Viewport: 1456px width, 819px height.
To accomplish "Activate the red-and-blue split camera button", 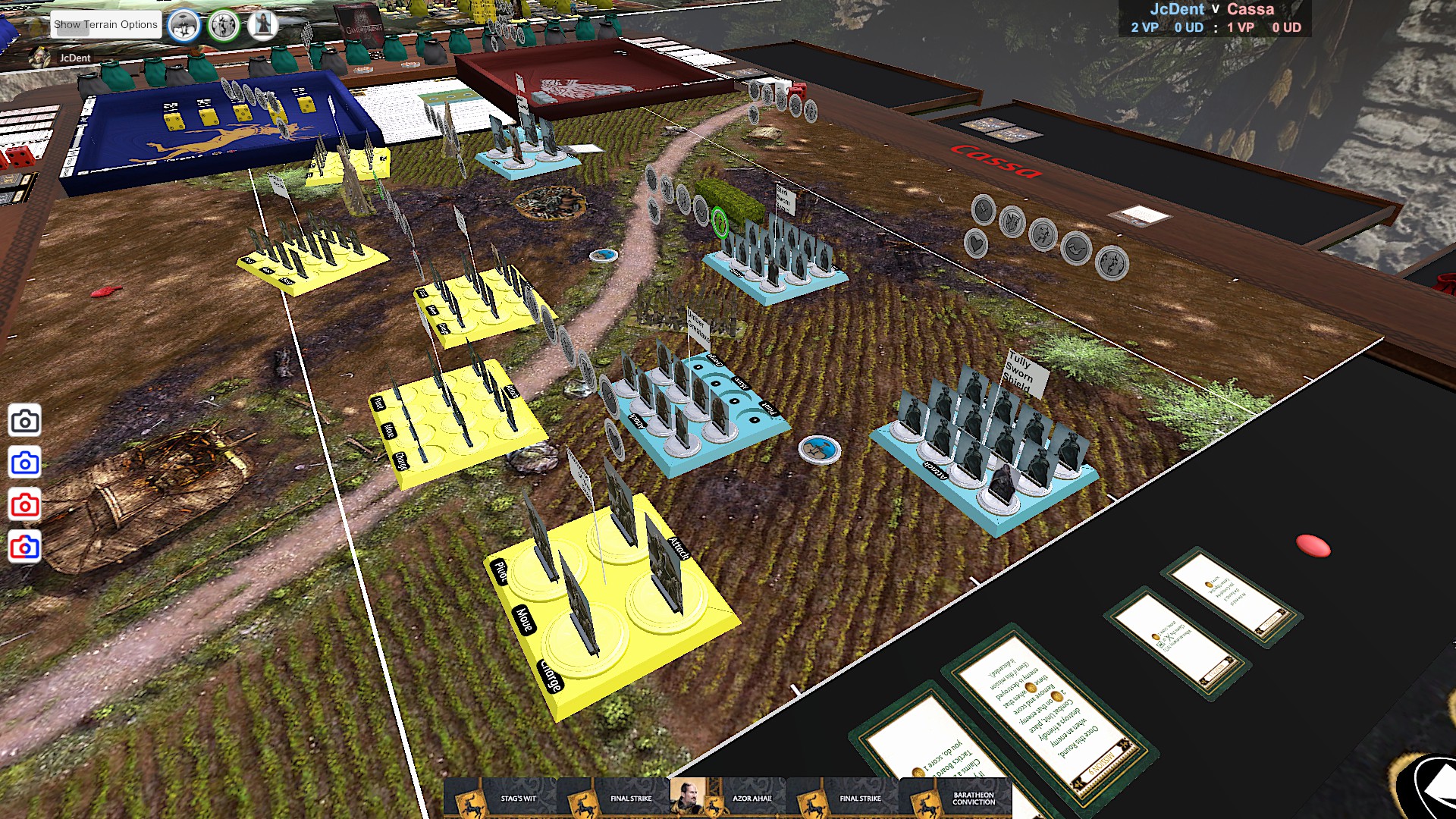I will [x=25, y=547].
